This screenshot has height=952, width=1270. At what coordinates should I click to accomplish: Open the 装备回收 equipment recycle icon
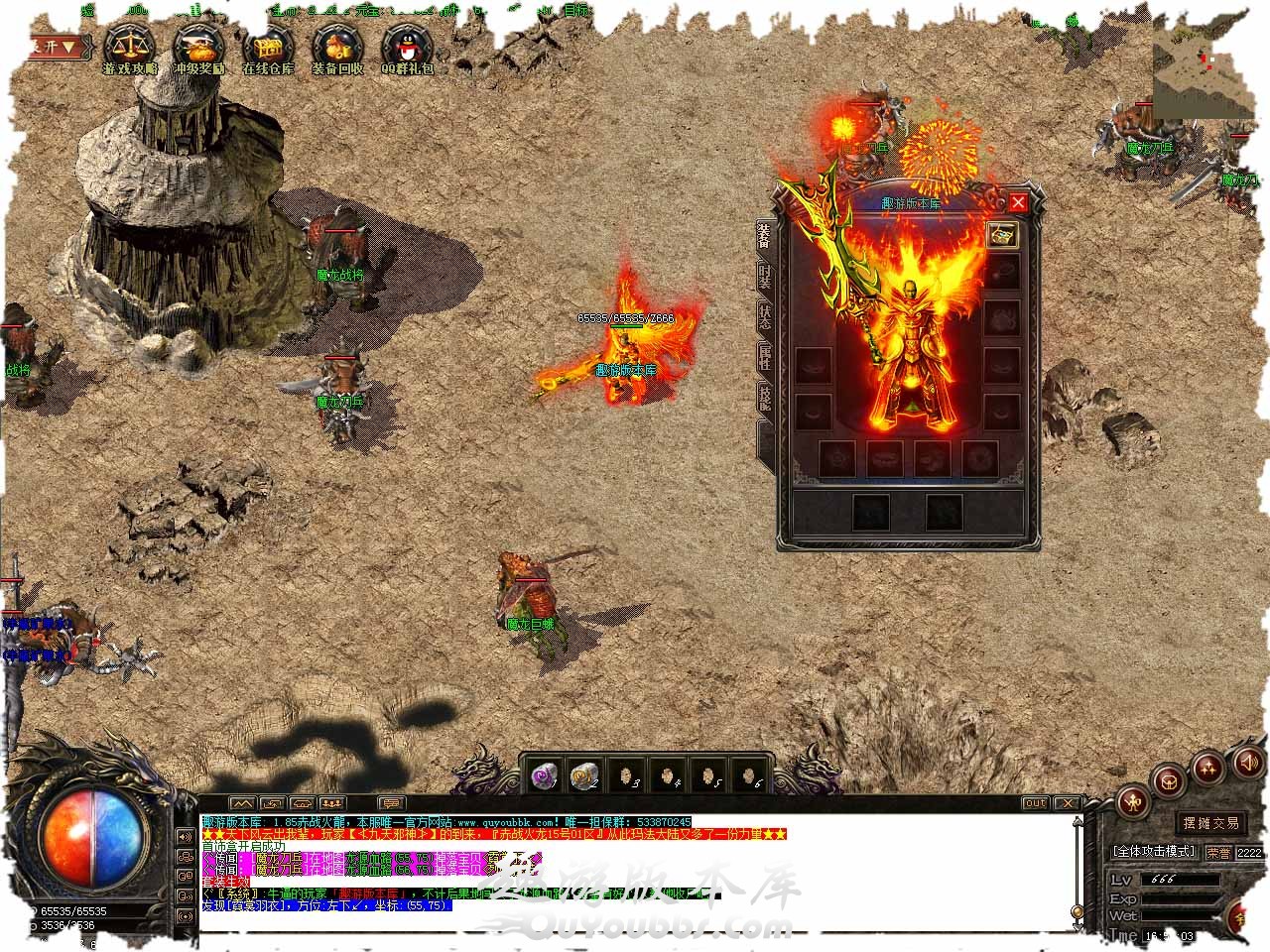(x=337, y=45)
